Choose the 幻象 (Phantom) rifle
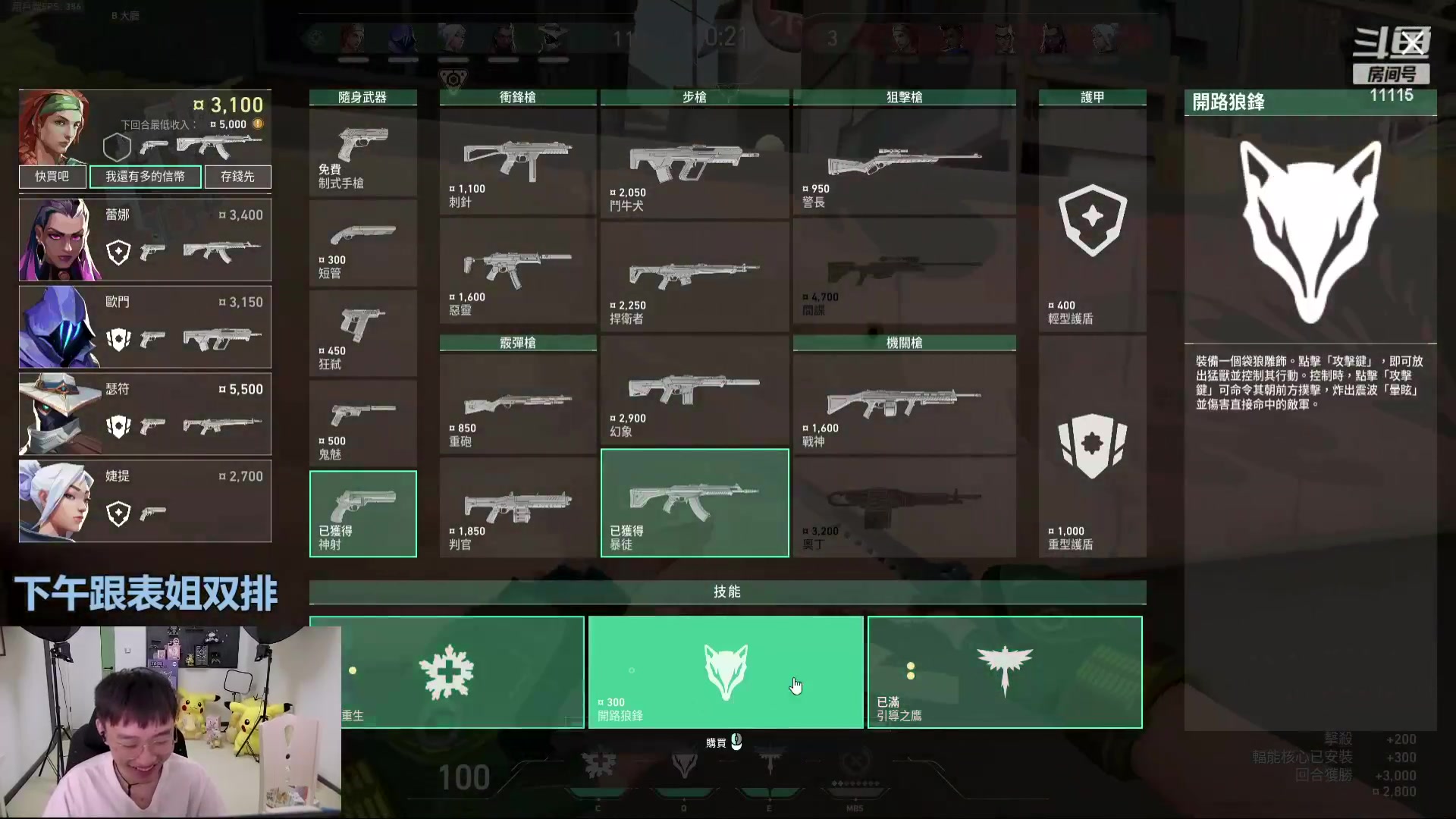The image size is (1456, 819). 694,391
